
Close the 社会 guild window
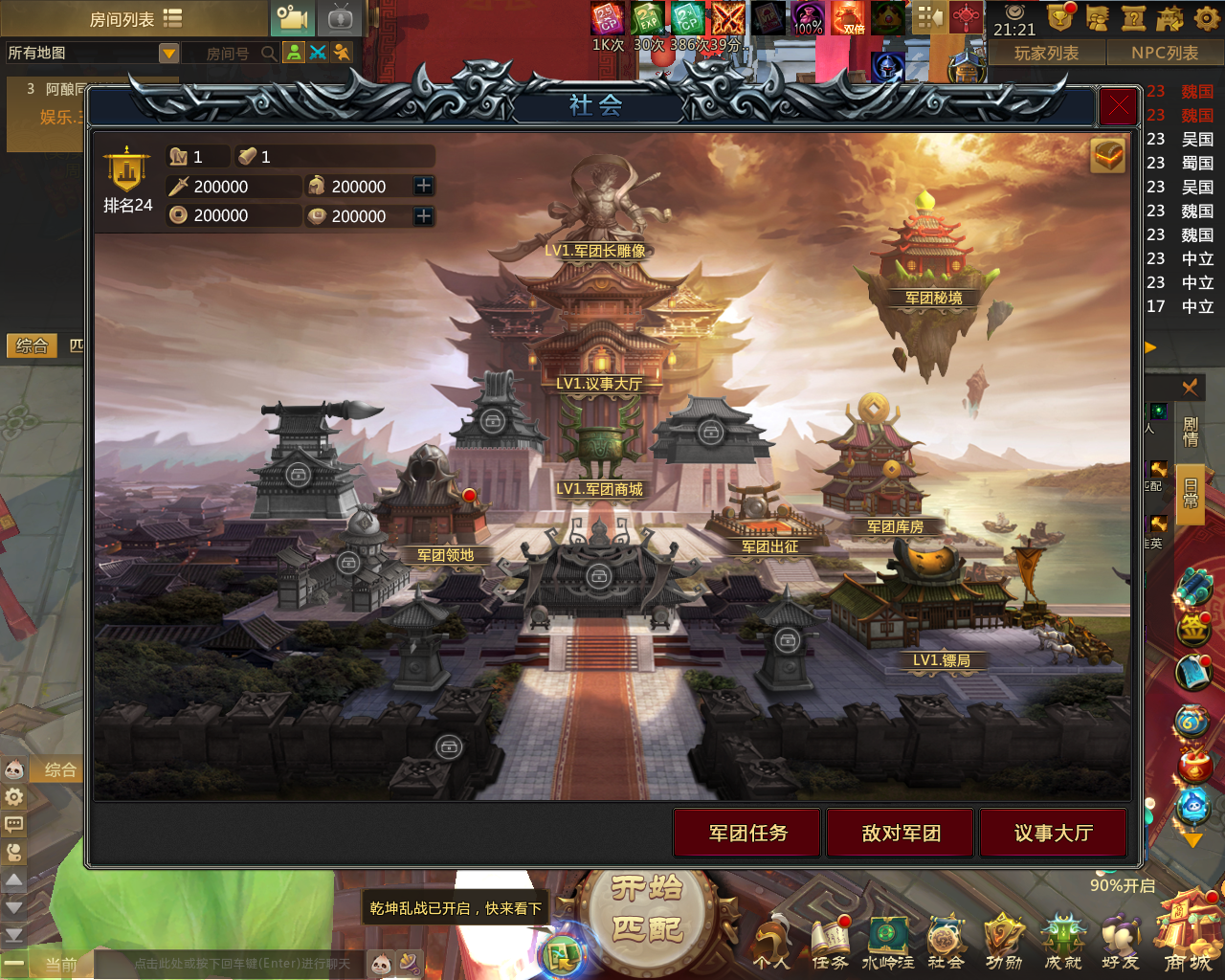tap(1118, 106)
